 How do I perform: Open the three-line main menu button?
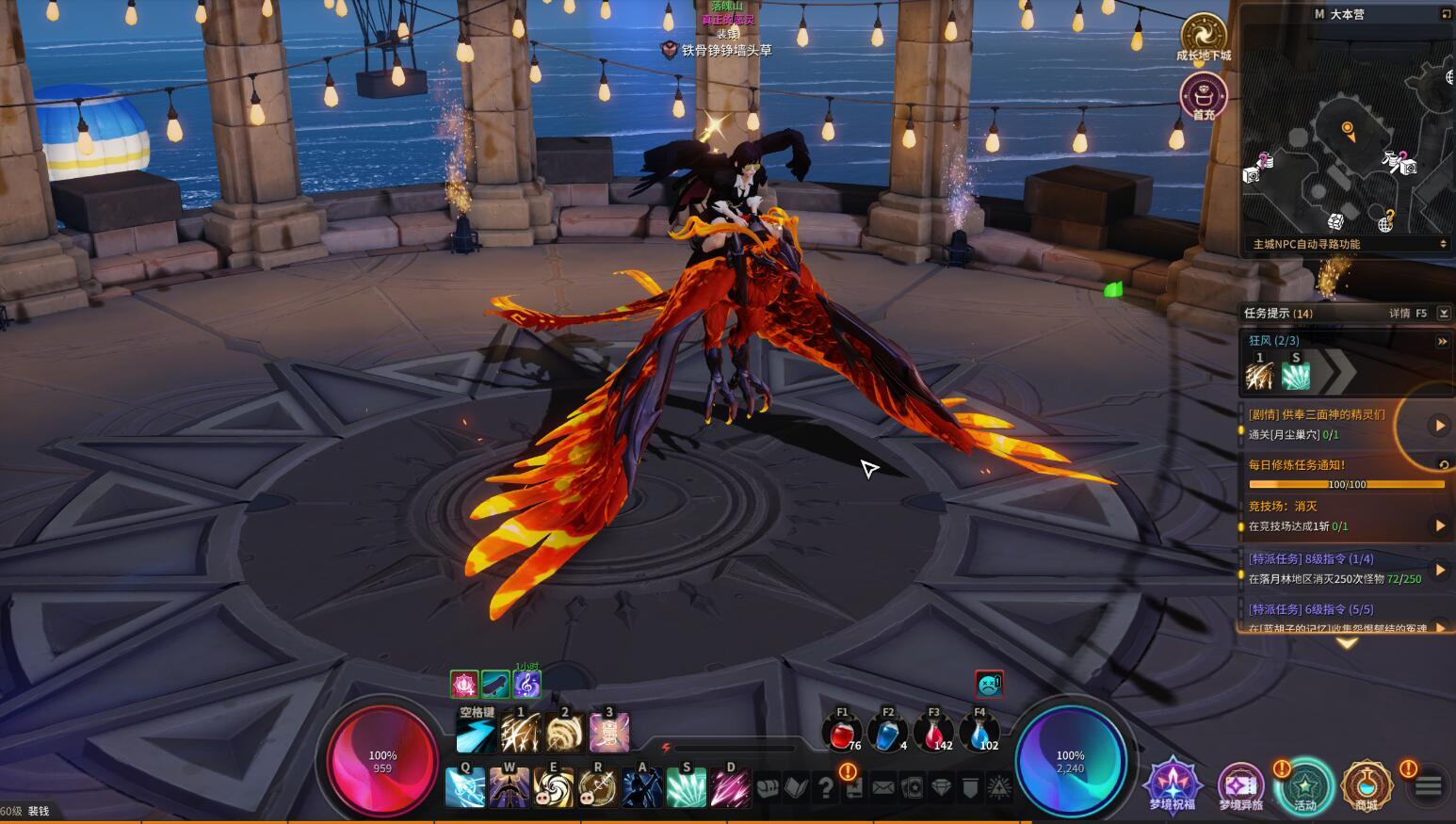(1428, 785)
